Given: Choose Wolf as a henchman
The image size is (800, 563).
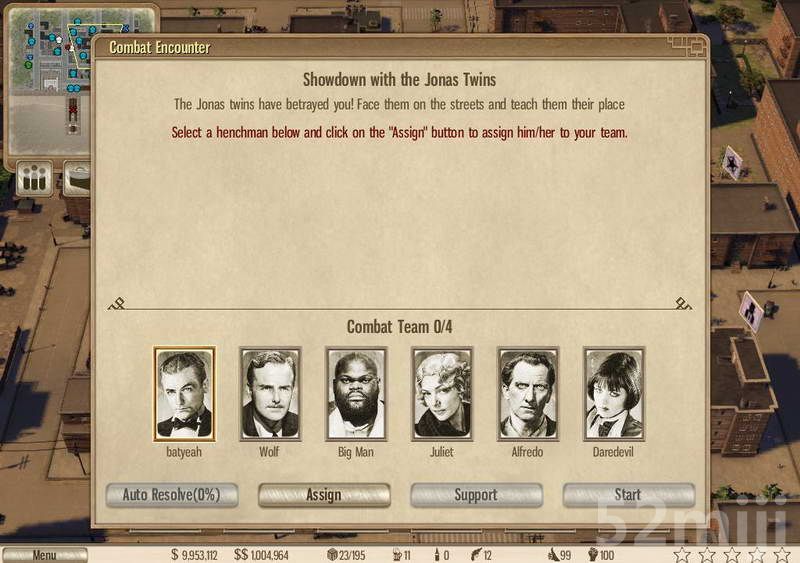Looking at the screenshot, I should click(270, 394).
